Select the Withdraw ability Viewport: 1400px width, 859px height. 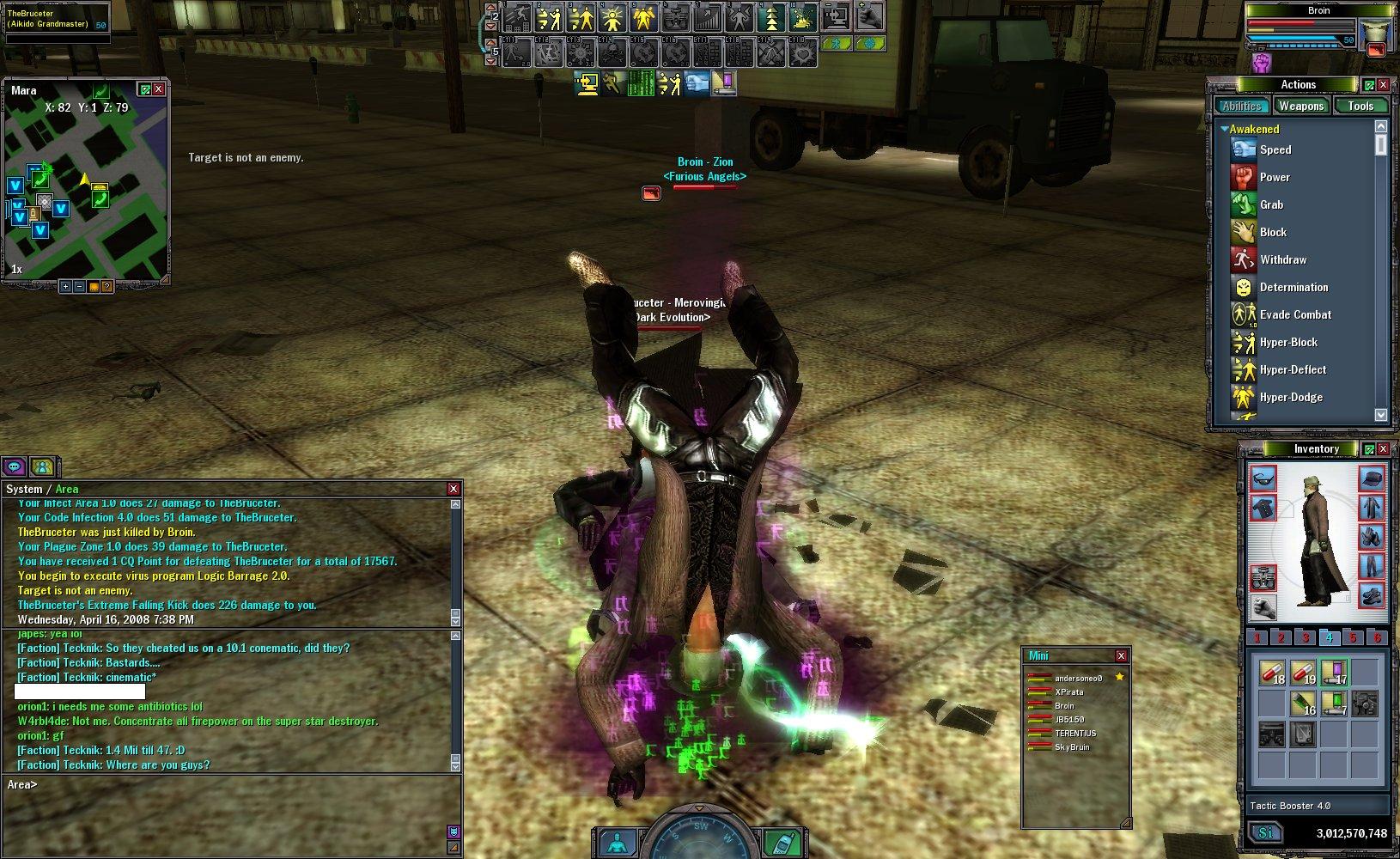[1282, 259]
